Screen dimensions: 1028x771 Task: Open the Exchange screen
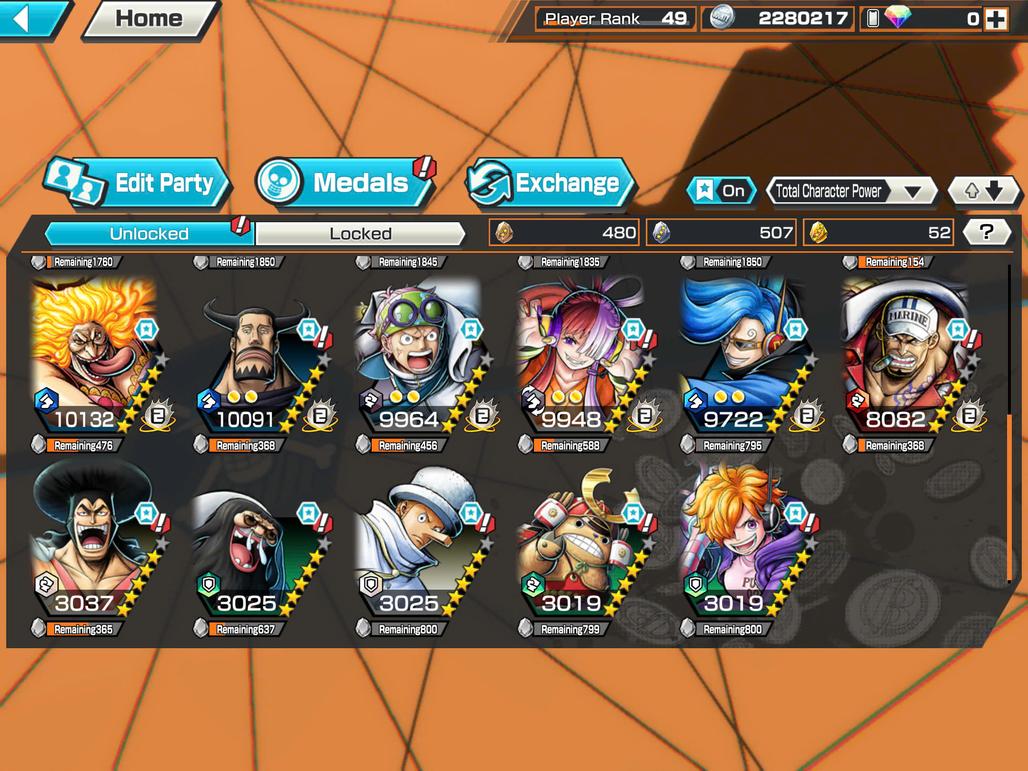[551, 183]
